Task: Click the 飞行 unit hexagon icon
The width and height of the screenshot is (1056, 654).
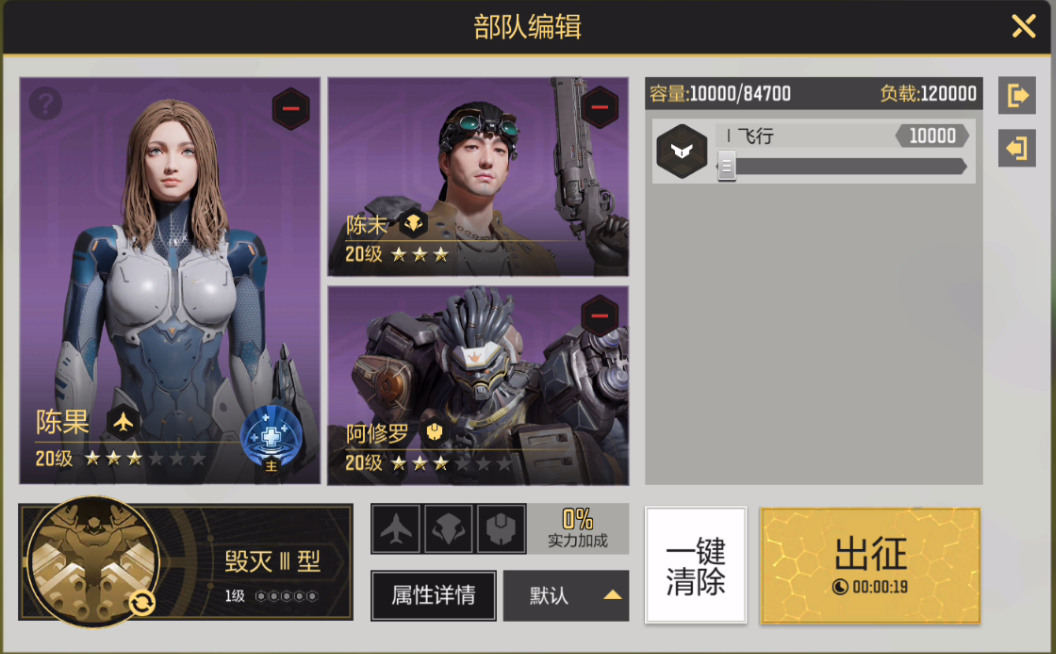Action: [x=679, y=151]
